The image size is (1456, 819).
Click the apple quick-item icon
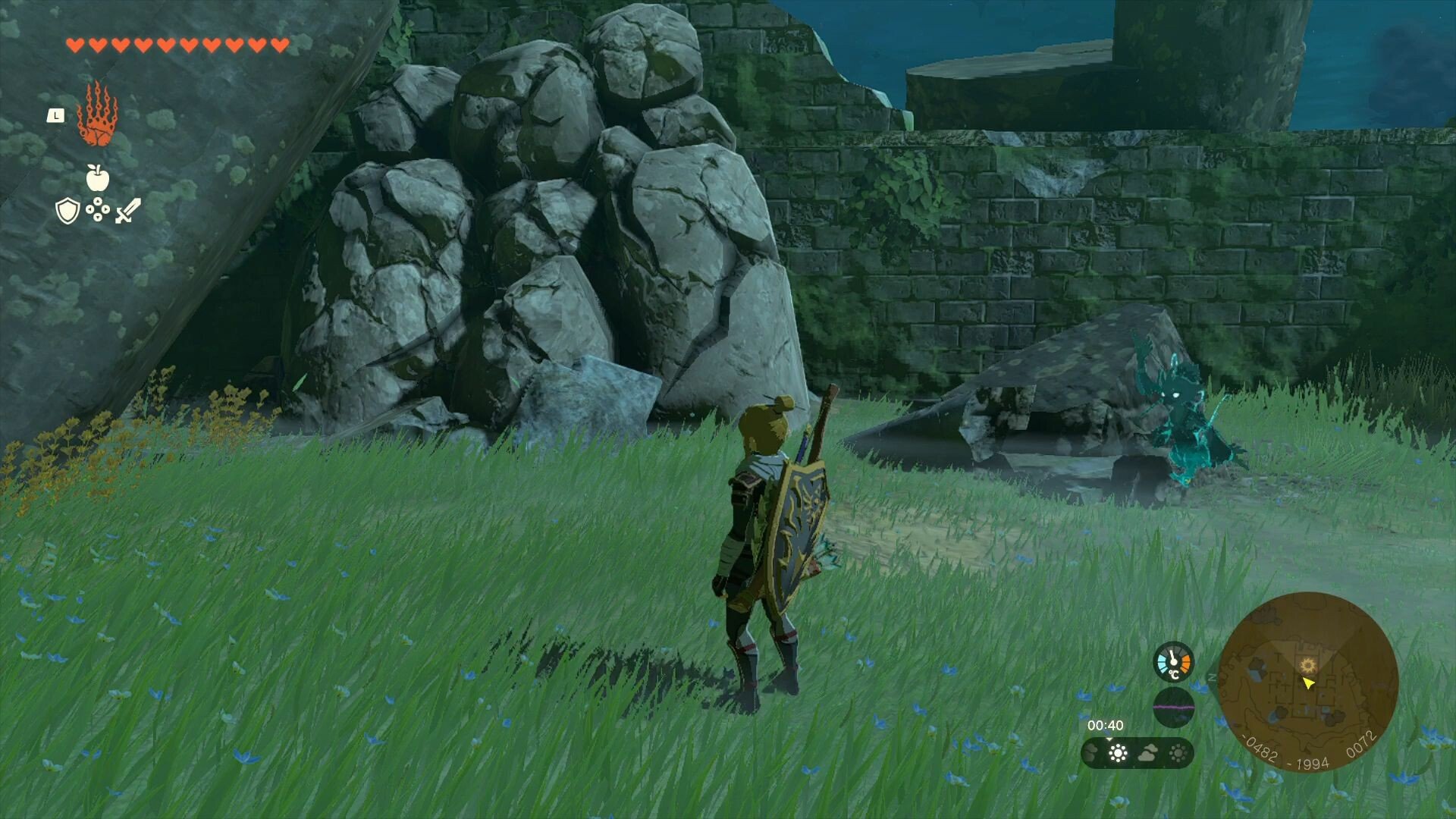(98, 178)
